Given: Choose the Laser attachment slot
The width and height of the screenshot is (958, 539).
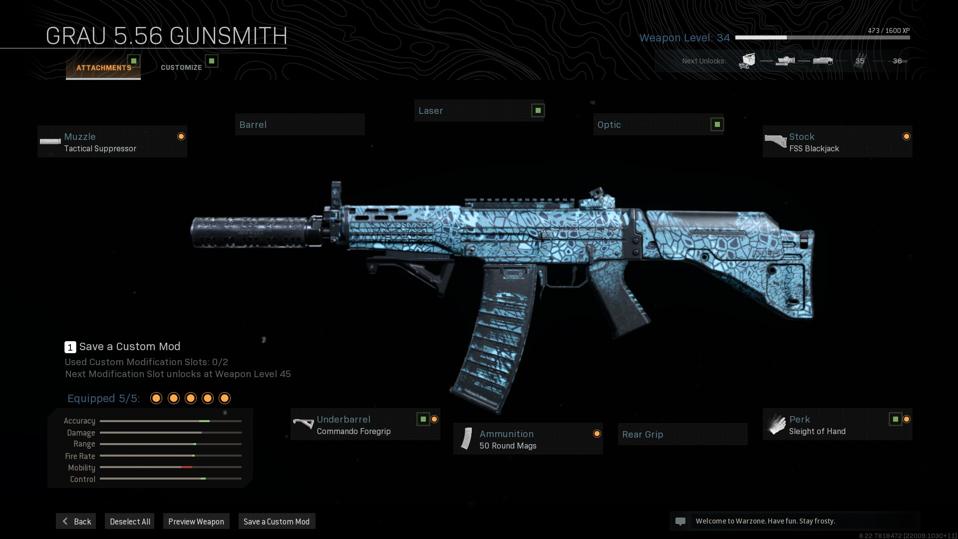Looking at the screenshot, I should click(479, 111).
